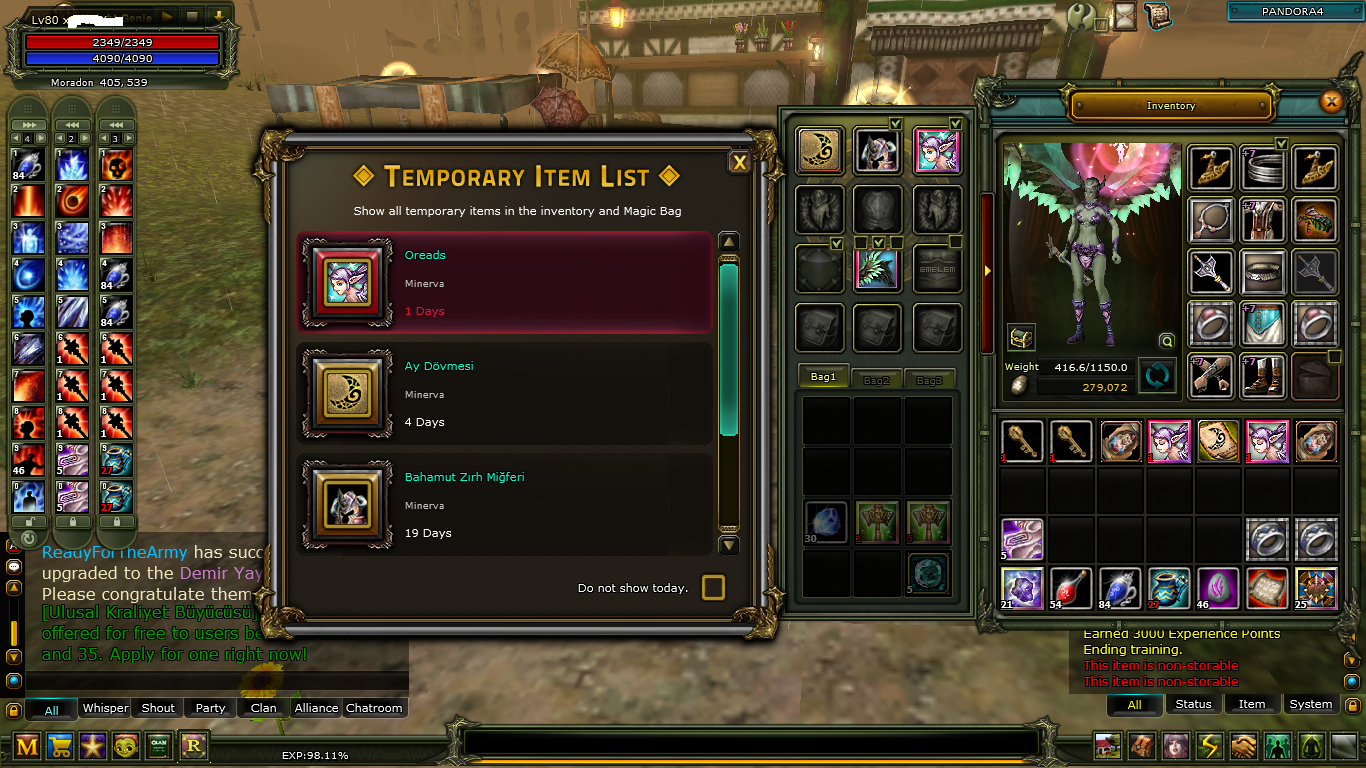Image resolution: width=1366 pixels, height=768 pixels.
Task: Open the Power-Up Store cart icon
Action: [60, 745]
